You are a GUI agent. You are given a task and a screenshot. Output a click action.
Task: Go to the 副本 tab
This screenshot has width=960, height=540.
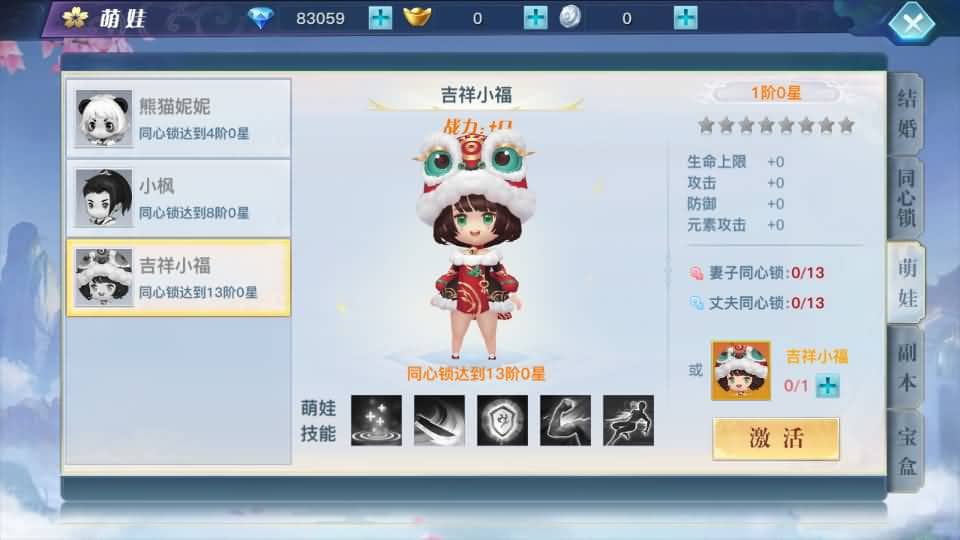tap(907, 367)
